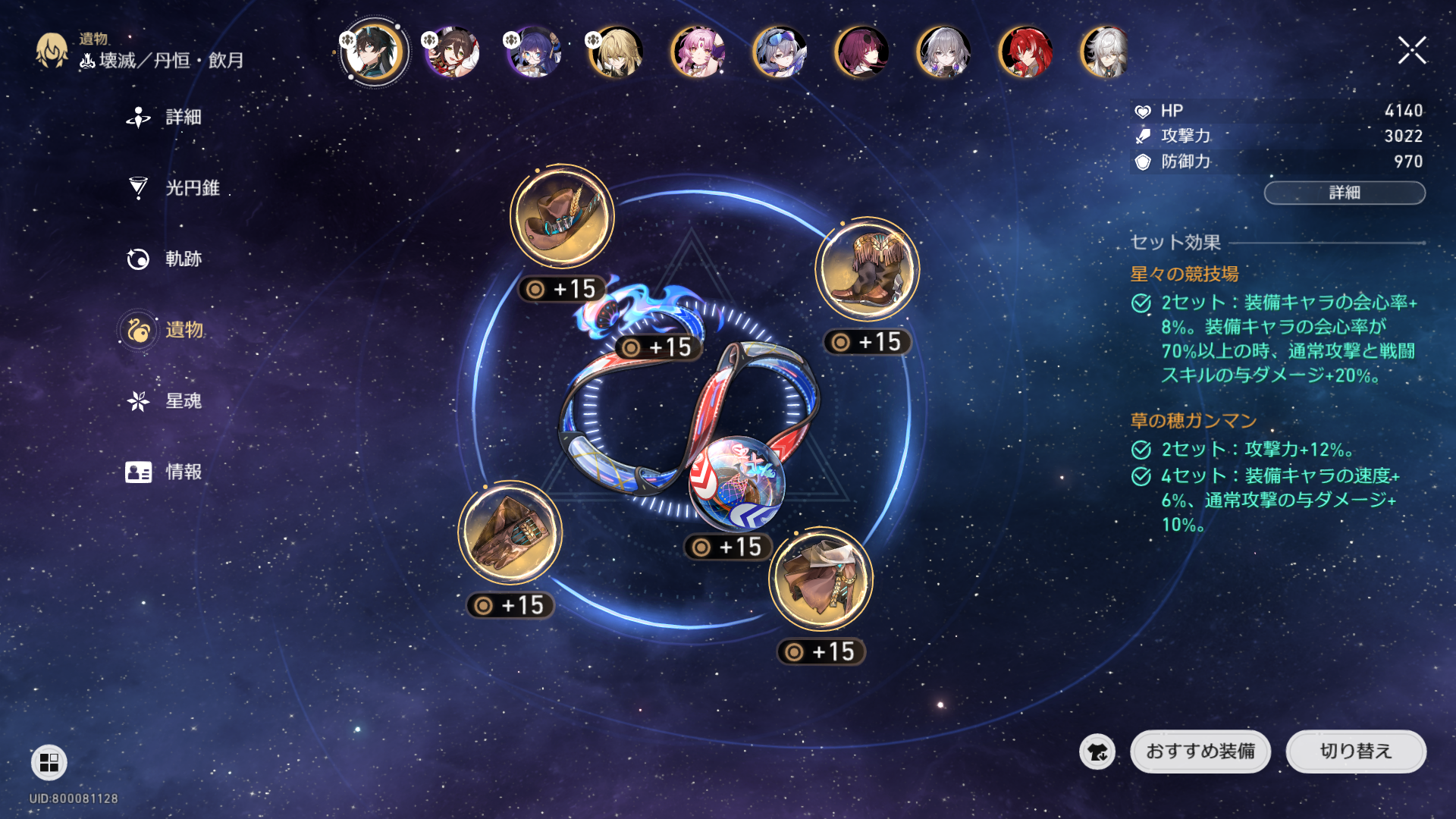Click the おすすめ装備 recommended gear button
The width and height of the screenshot is (1456, 819).
(1200, 752)
